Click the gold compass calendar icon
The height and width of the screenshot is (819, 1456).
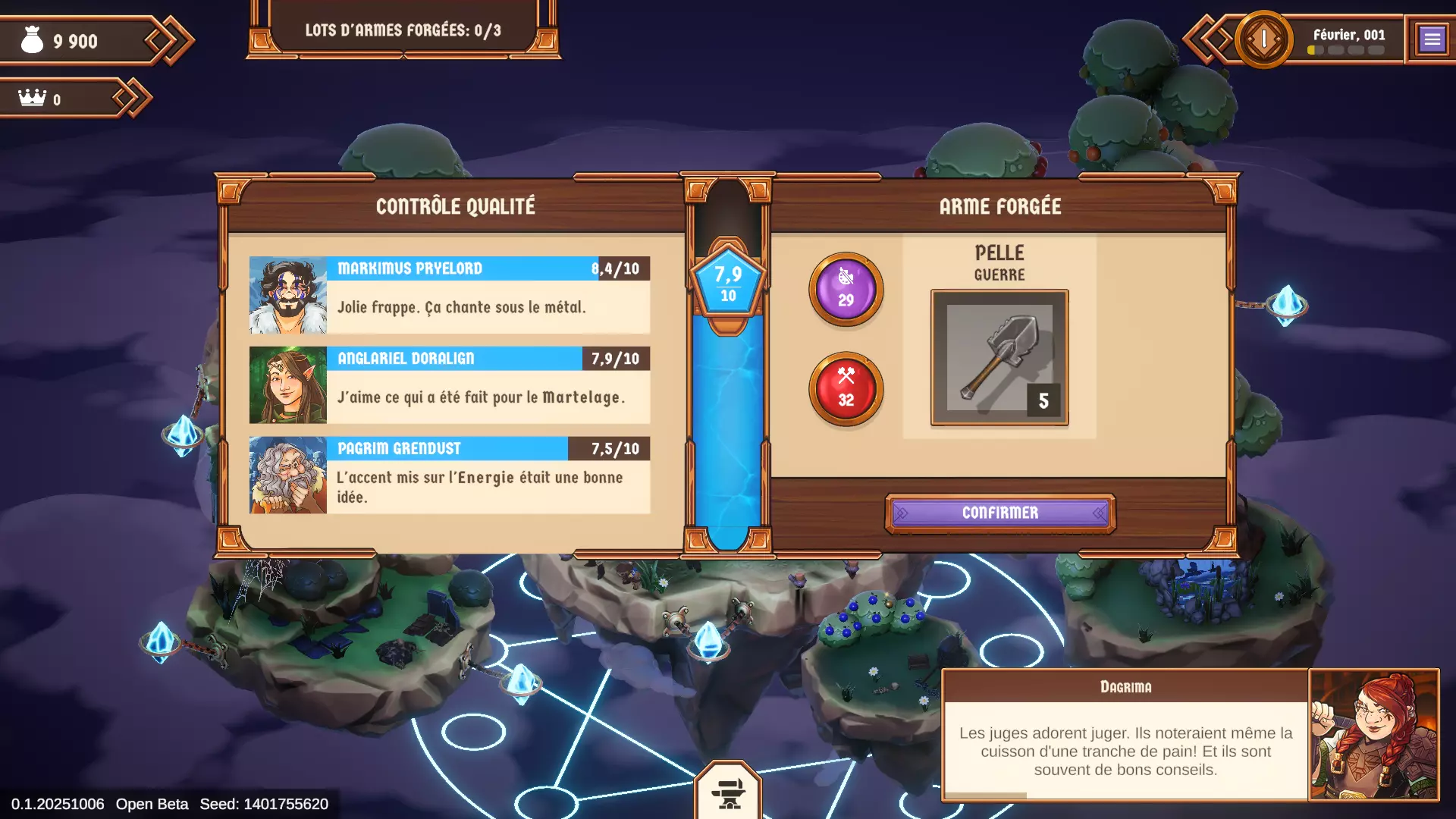click(x=1263, y=39)
